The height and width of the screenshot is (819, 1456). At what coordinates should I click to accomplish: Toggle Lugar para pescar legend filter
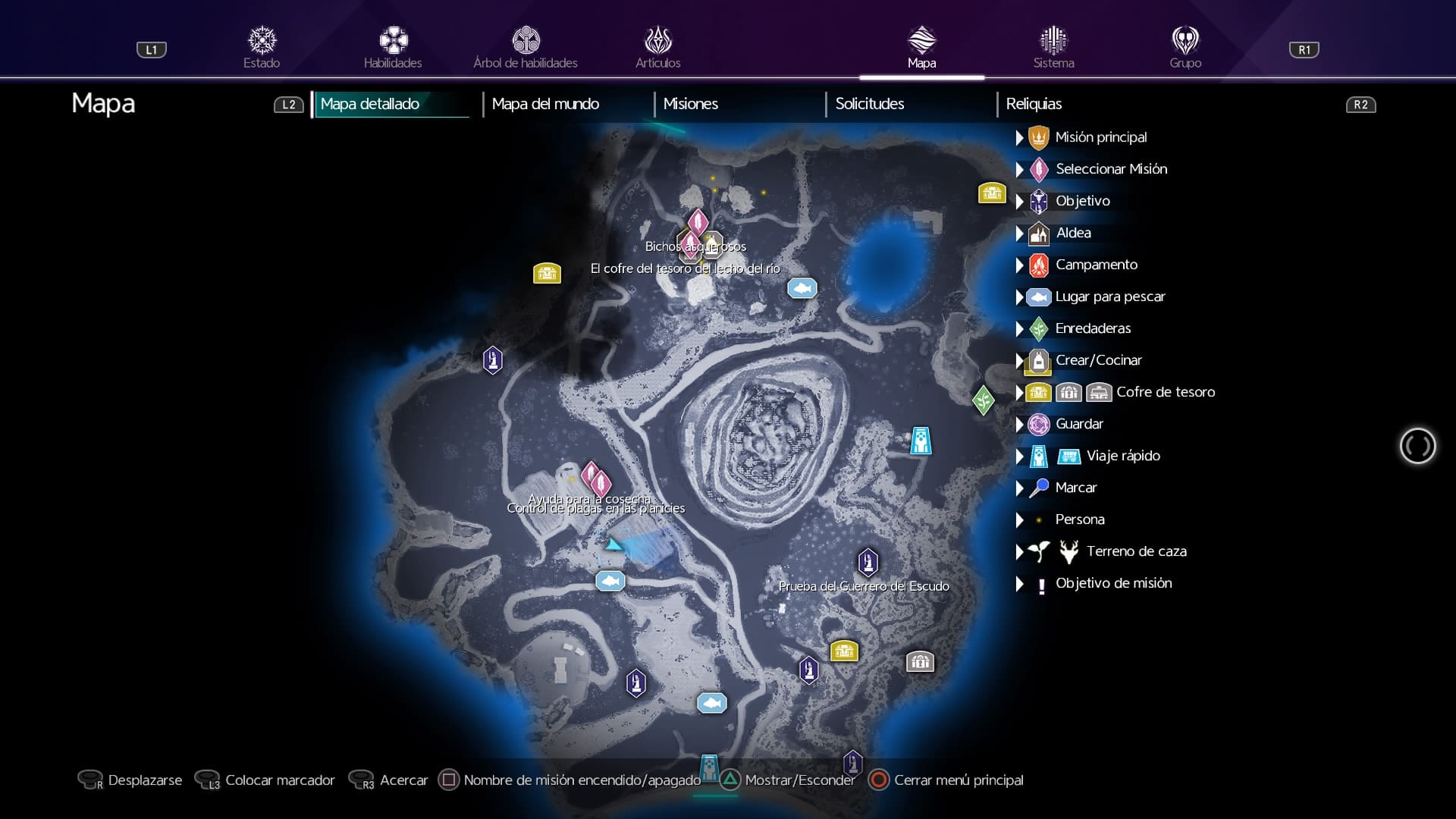click(1109, 297)
